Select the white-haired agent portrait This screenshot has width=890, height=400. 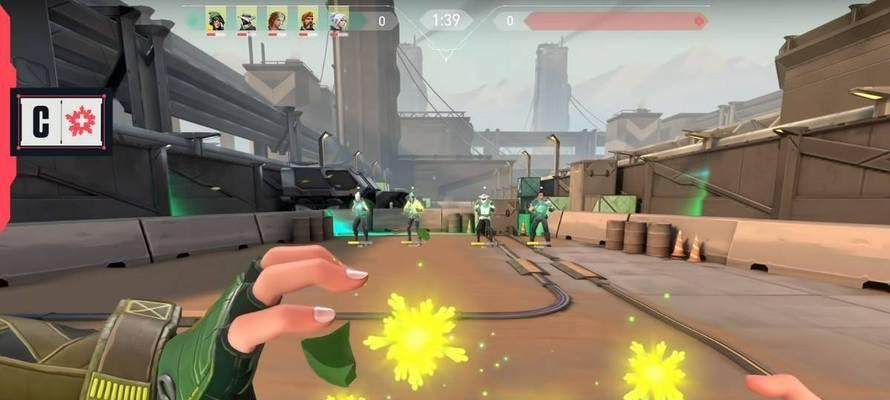(339, 19)
